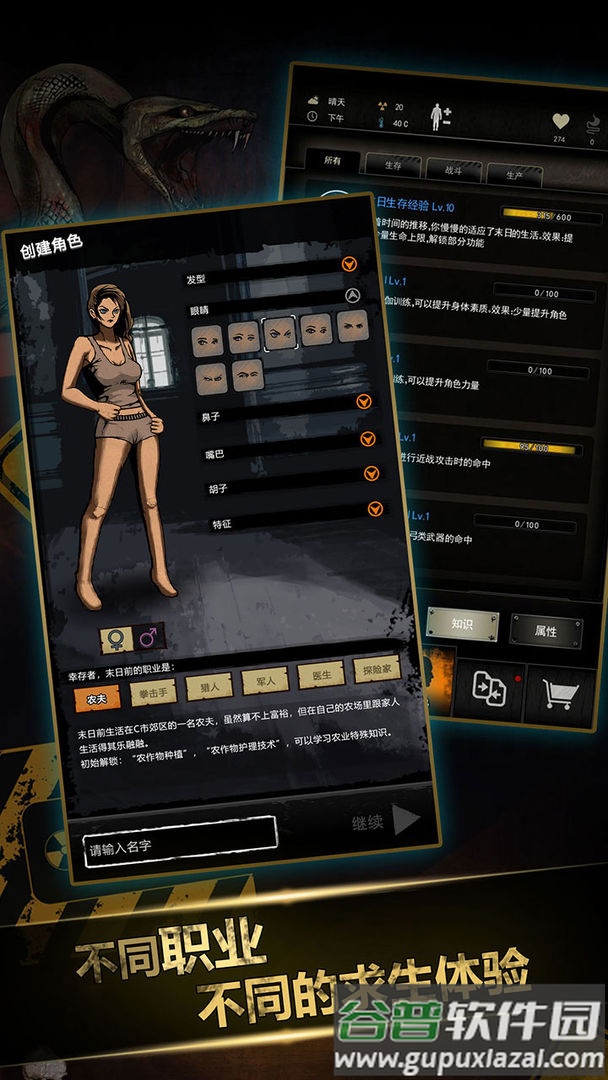Collapse the 眼睛 eyes option list

352,295
